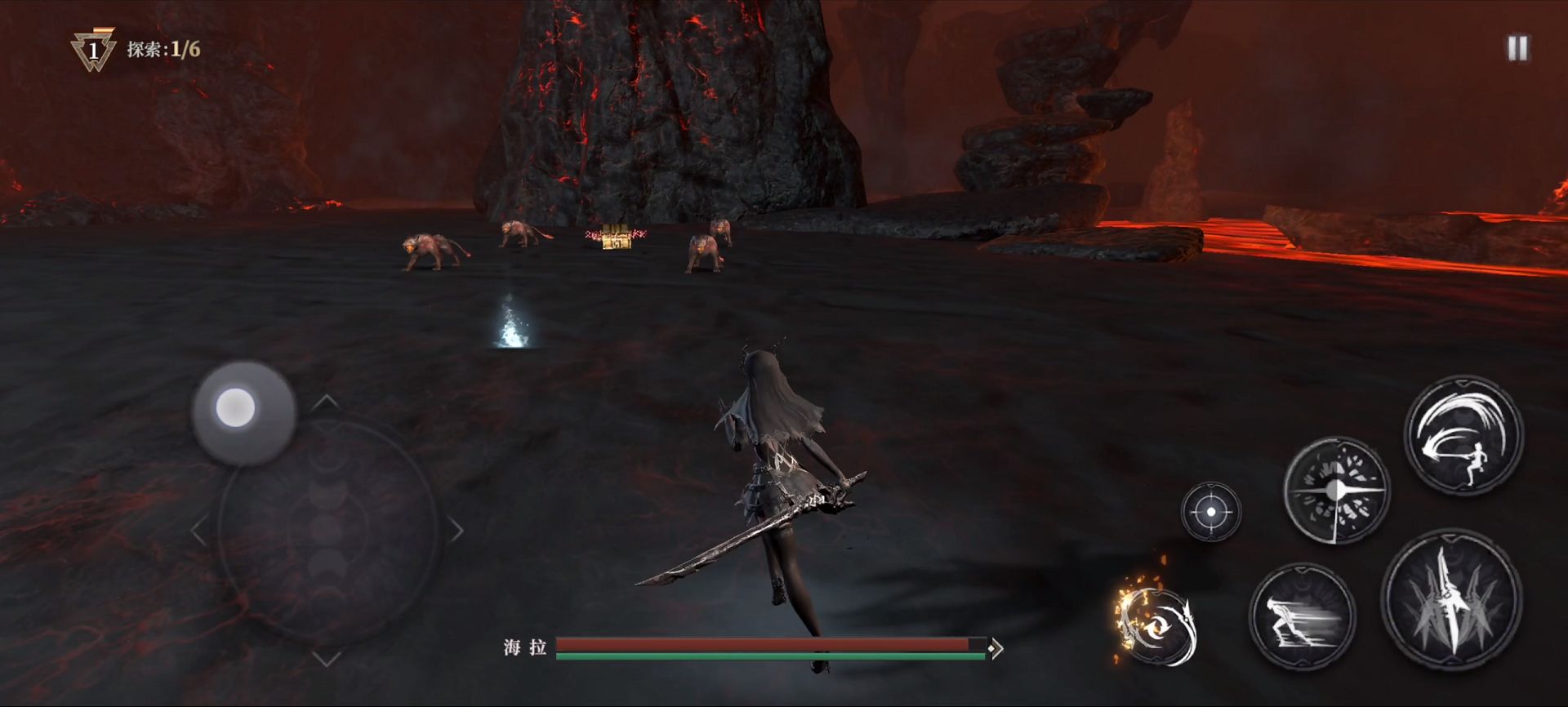Open the level 1 exploration objective tracker
The width and height of the screenshot is (1568, 707).
(136, 50)
